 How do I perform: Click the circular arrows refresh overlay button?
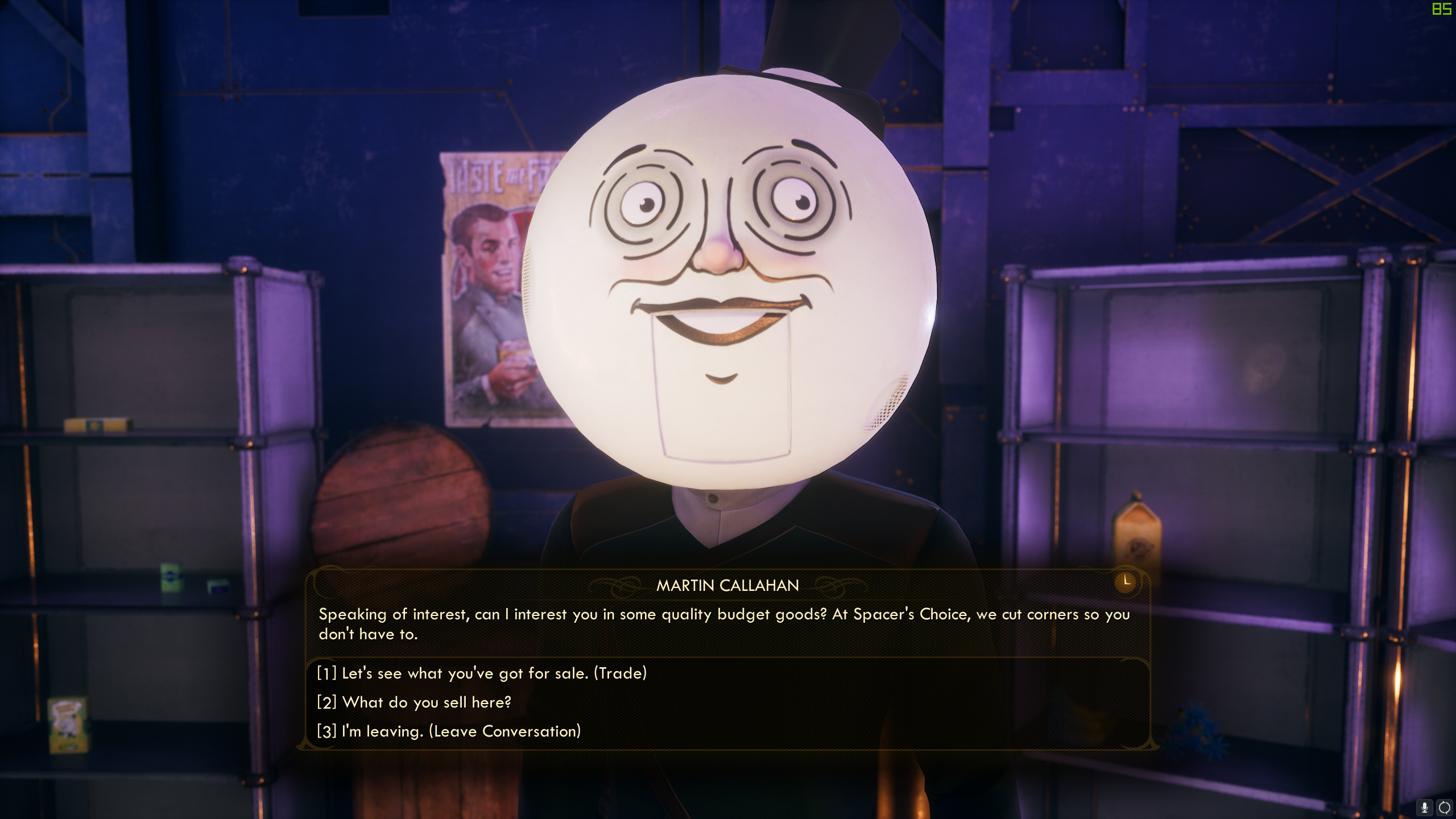point(1444,808)
